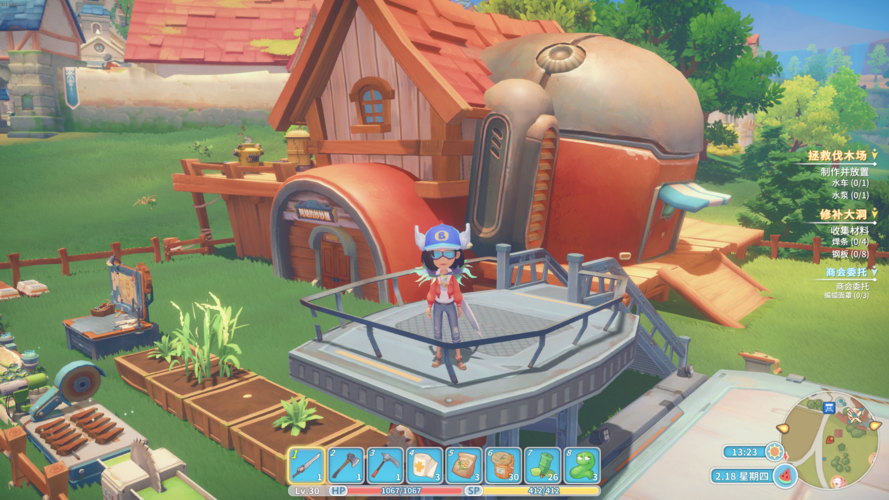The width and height of the screenshot is (889, 500).
Task: Click the blue workshop marker on minimap
Action: tap(828, 407)
